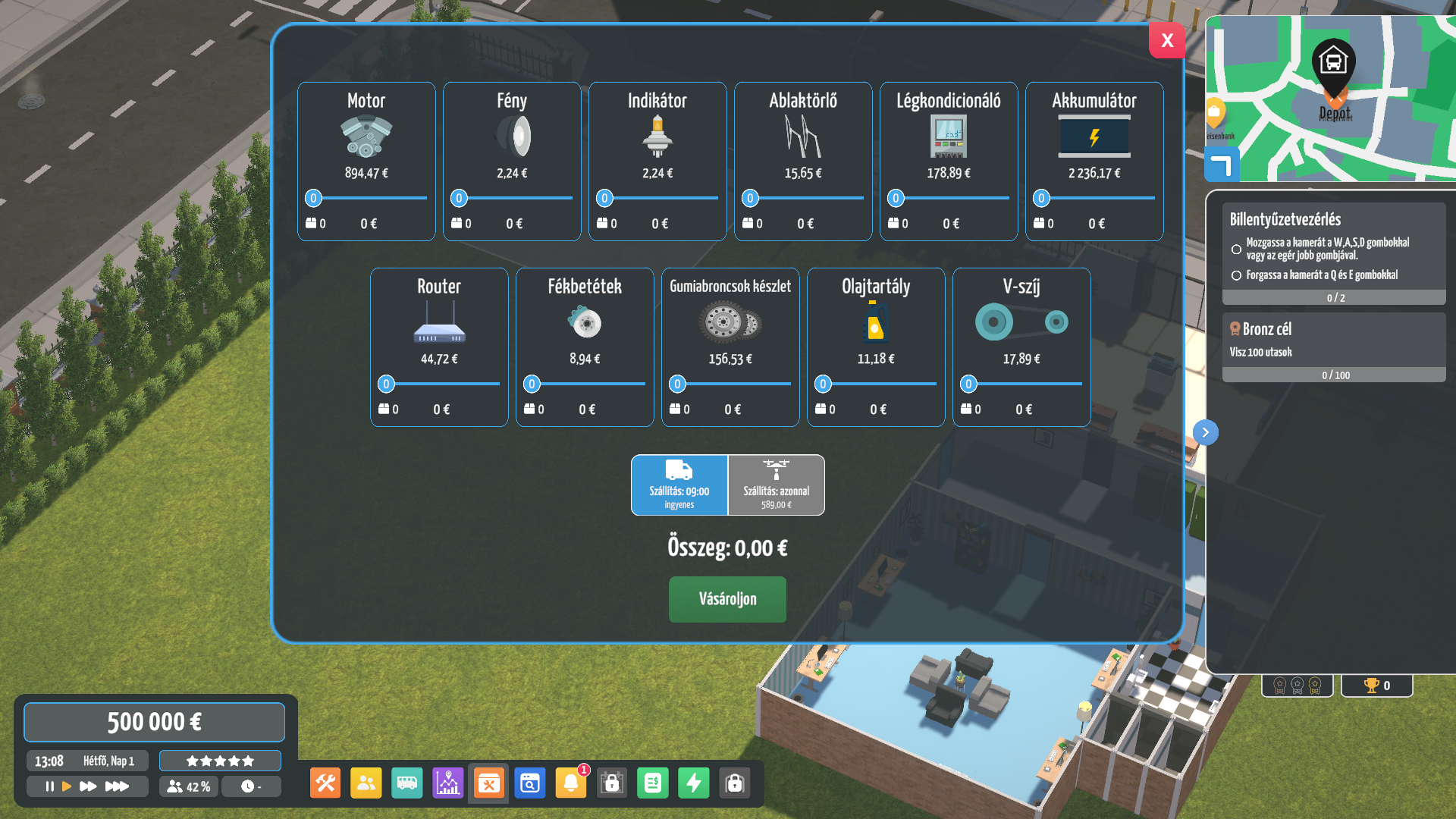
Task: Set game speed to fastest triple arrow
Action: click(x=117, y=786)
